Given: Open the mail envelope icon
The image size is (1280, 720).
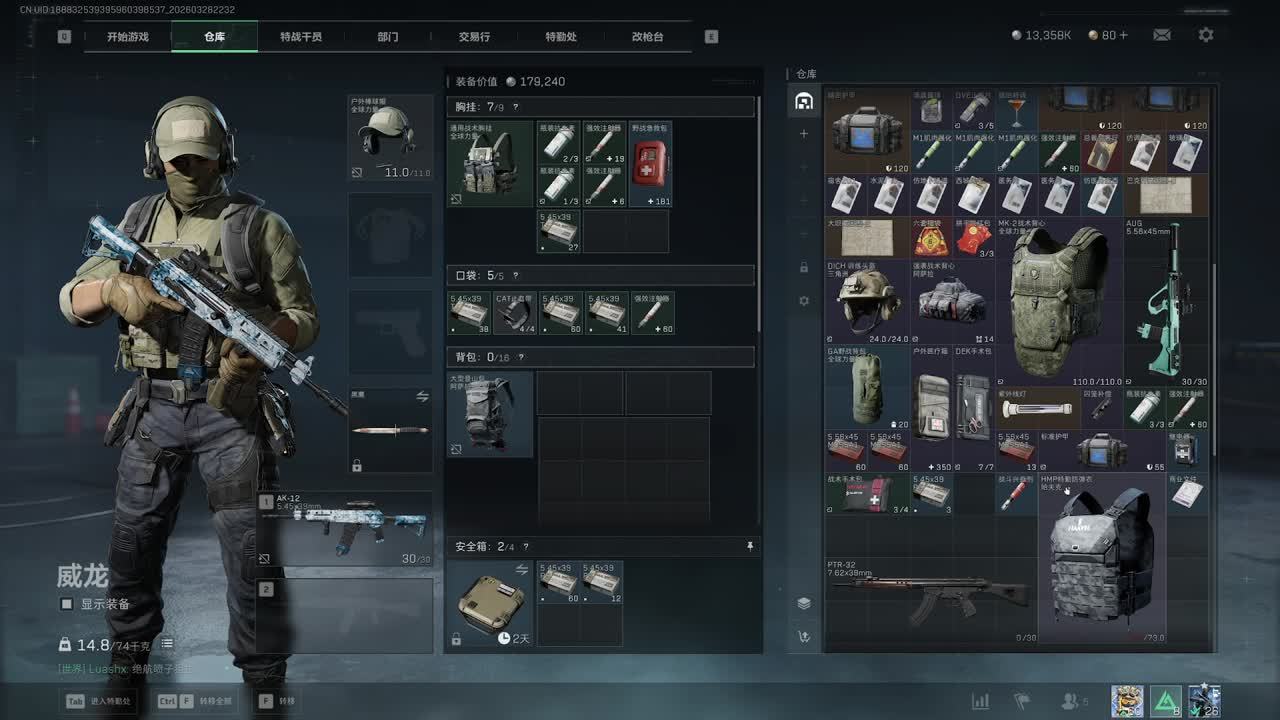Looking at the screenshot, I should 1162,35.
